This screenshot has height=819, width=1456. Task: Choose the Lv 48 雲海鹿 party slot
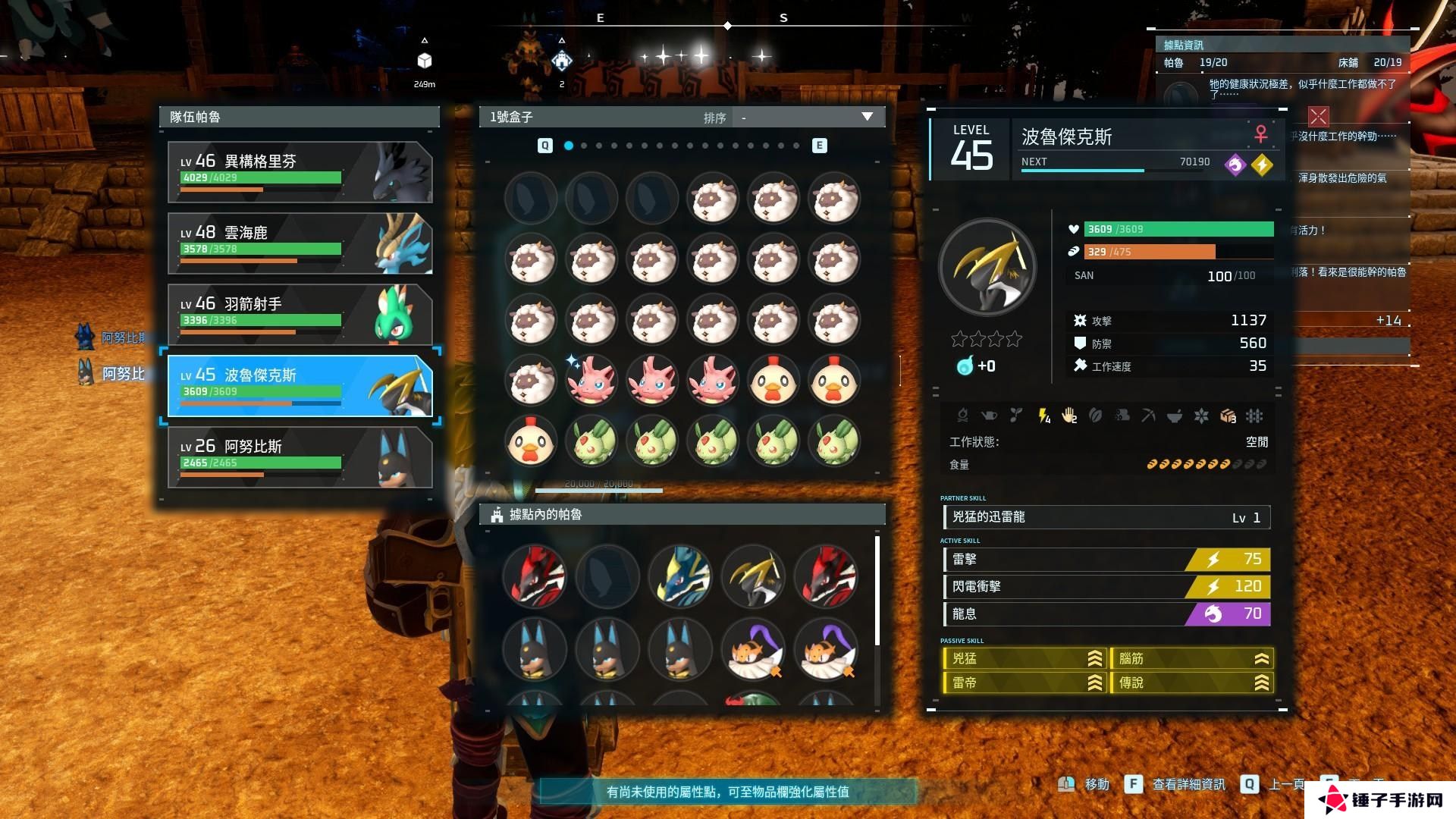(300, 243)
